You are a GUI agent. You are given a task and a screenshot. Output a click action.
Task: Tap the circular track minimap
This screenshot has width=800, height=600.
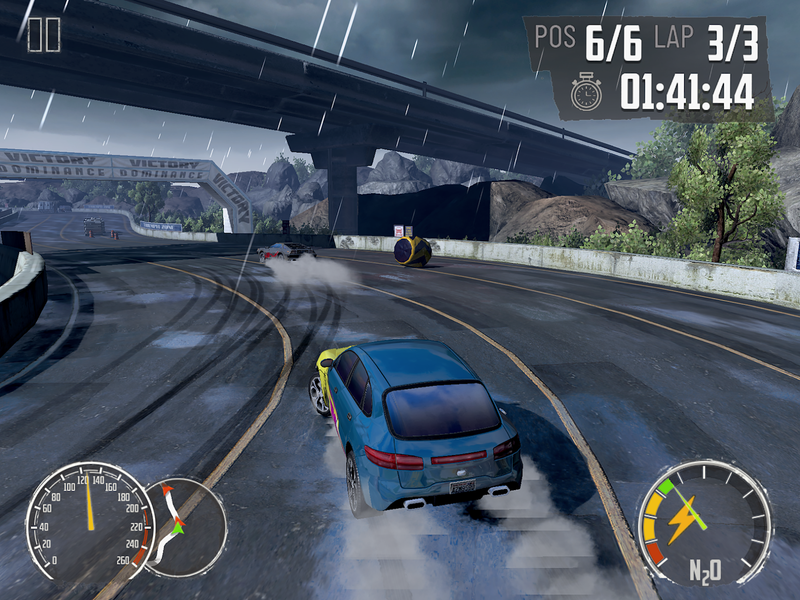(x=186, y=527)
